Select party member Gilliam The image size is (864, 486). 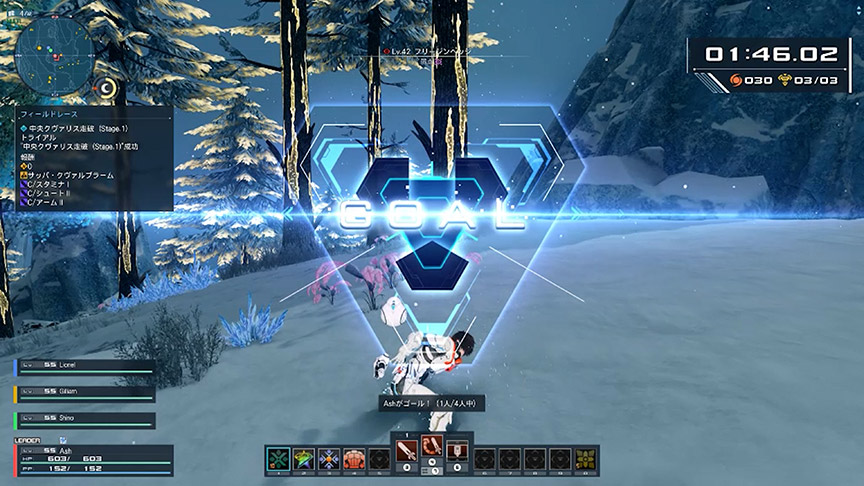(x=85, y=391)
